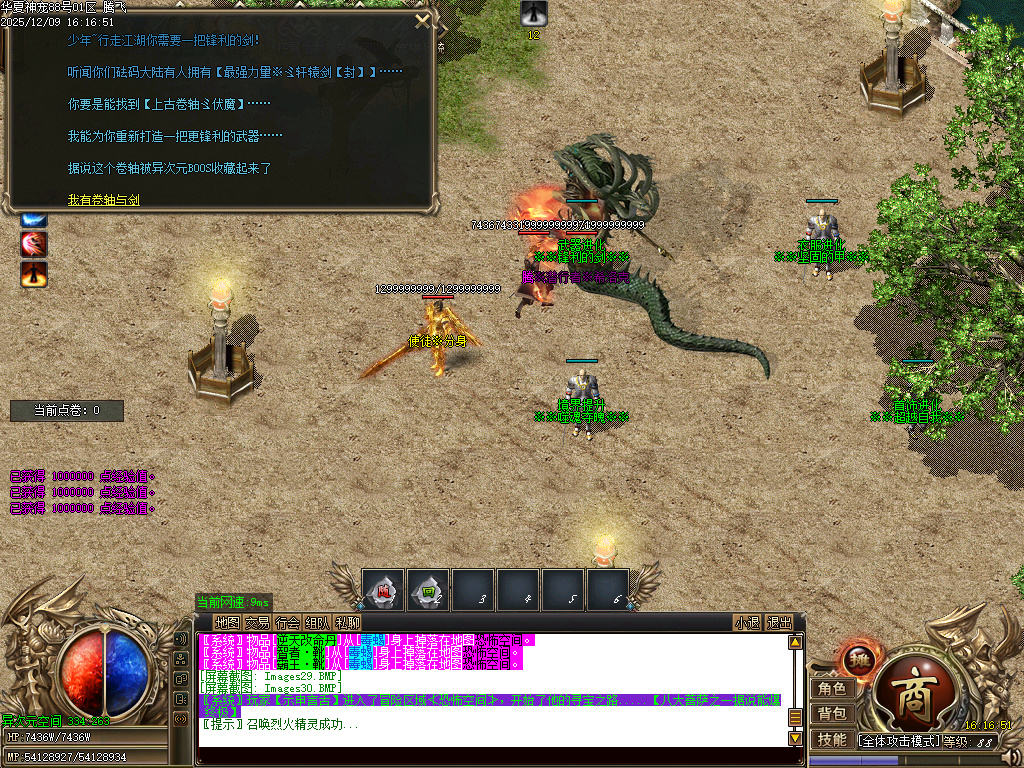This screenshot has height=768, width=1024.
Task: Toggle the sound speaker icon
Action: pyautogui.click(x=181, y=638)
